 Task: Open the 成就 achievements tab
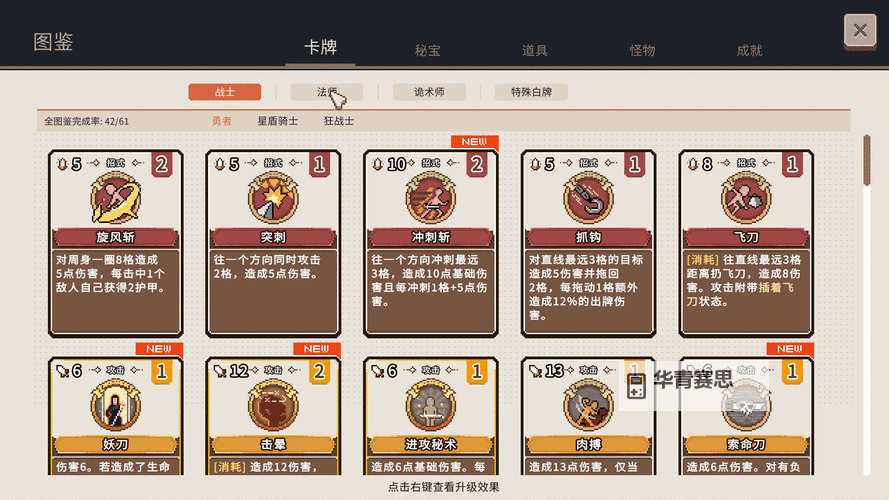(x=749, y=50)
